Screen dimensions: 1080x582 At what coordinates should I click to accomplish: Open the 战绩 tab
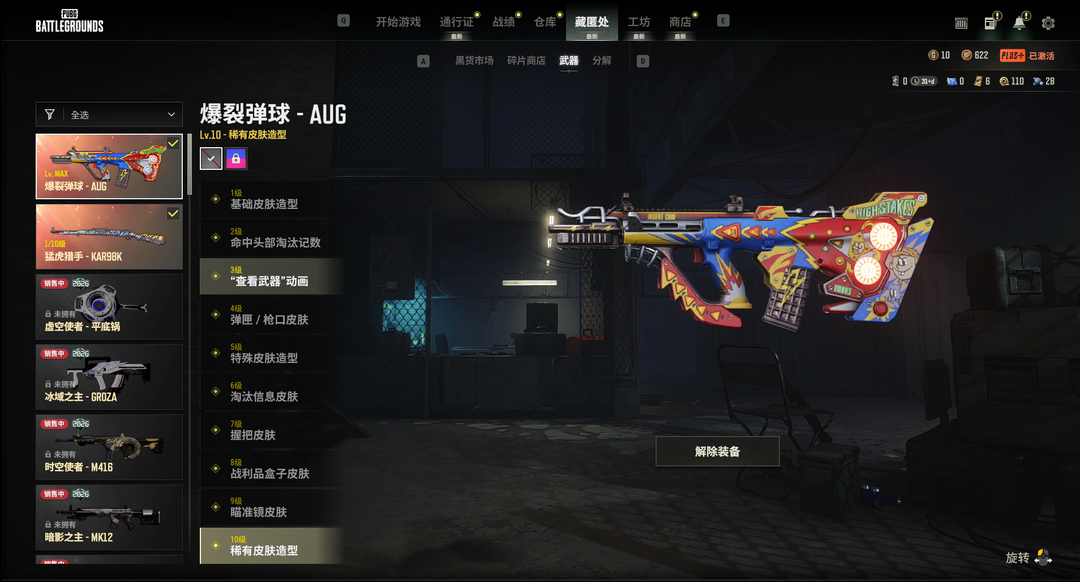click(x=504, y=22)
